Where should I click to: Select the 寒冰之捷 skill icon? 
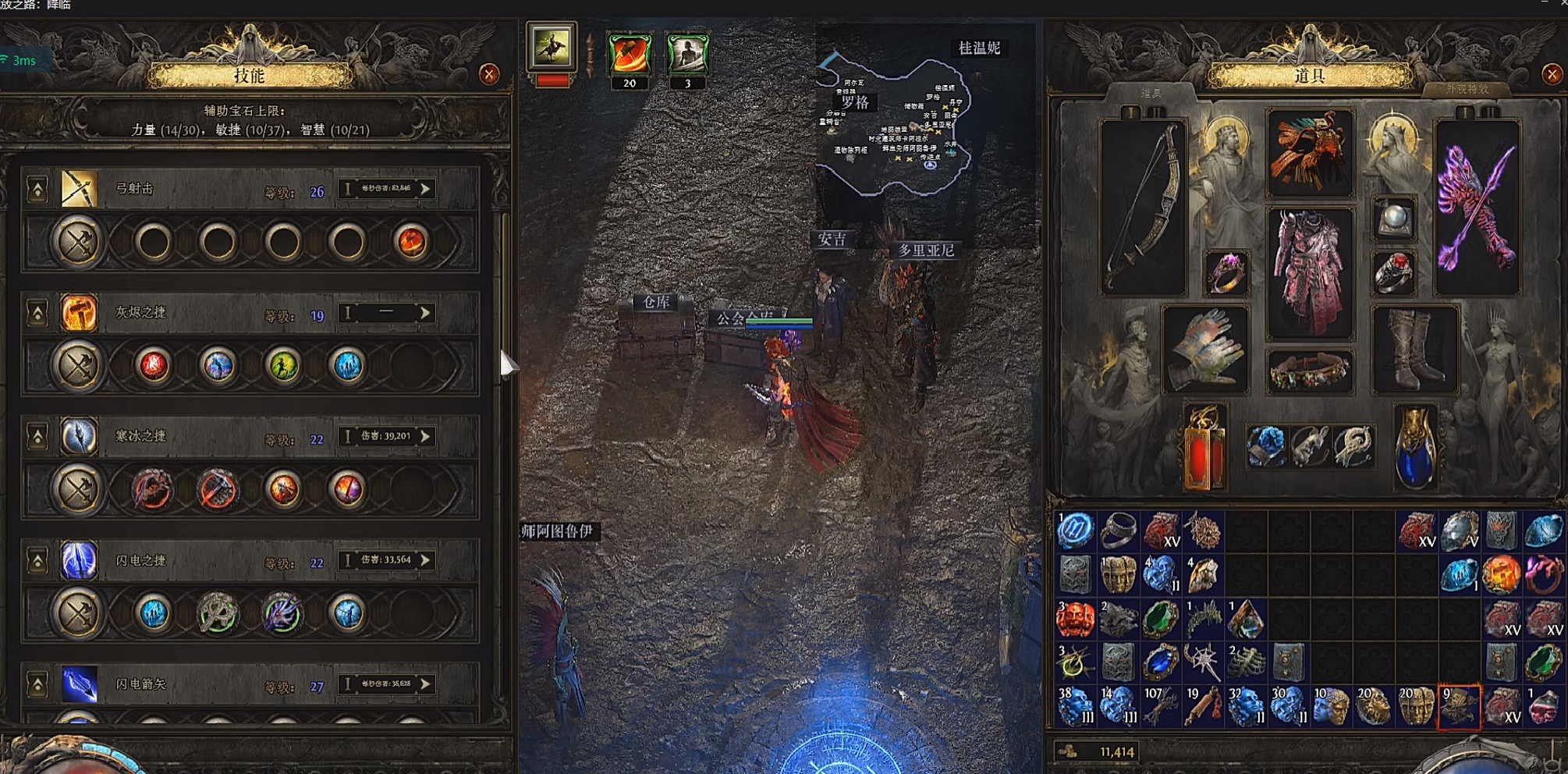(x=80, y=437)
